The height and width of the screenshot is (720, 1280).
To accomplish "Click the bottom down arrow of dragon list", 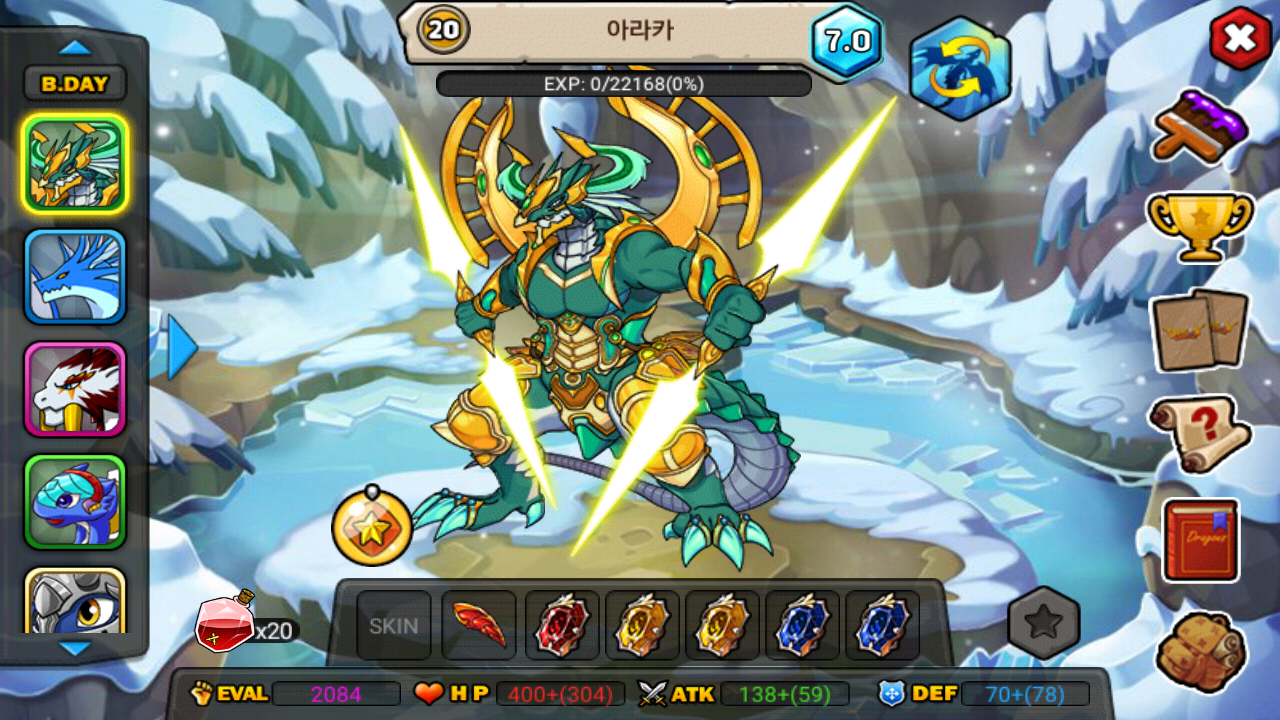I will click(x=75, y=649).
